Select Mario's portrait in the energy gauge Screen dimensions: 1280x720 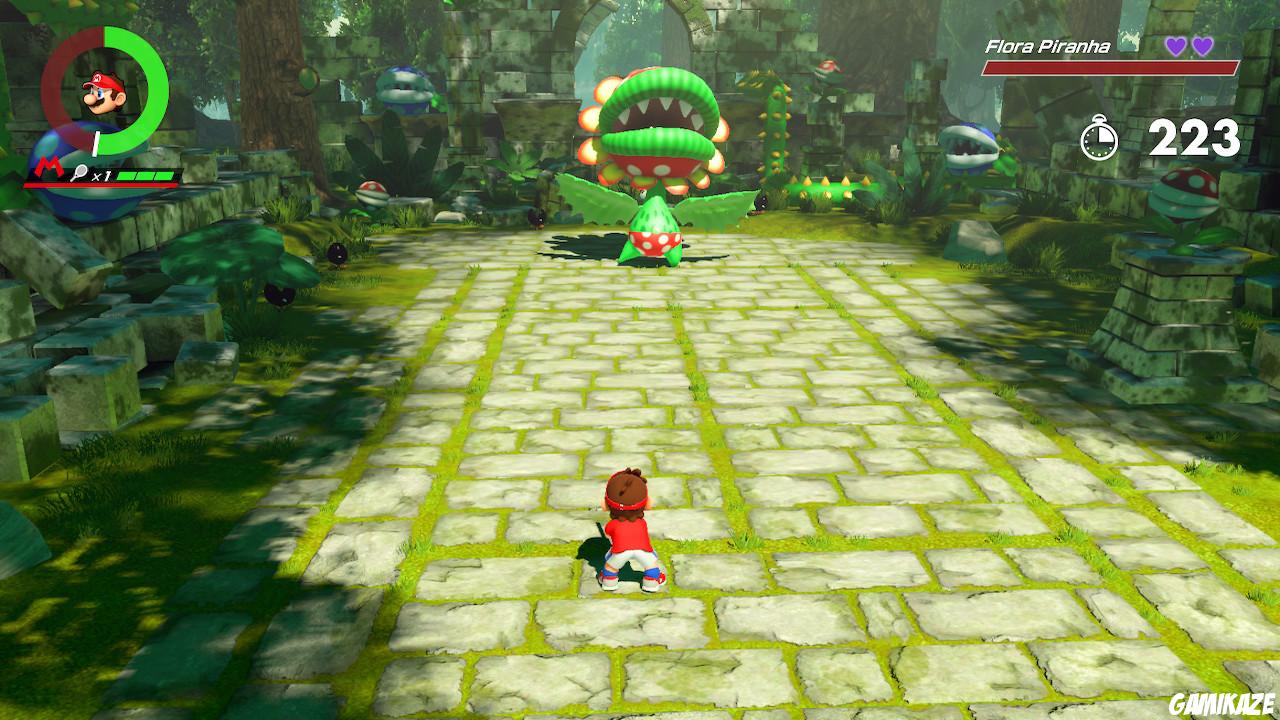click(101, 94)
